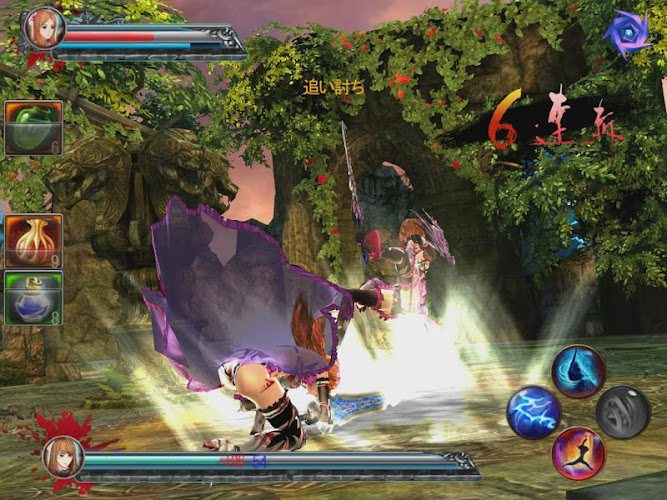
Task: Use the blue flask item slot
Action: pos(33,297)
